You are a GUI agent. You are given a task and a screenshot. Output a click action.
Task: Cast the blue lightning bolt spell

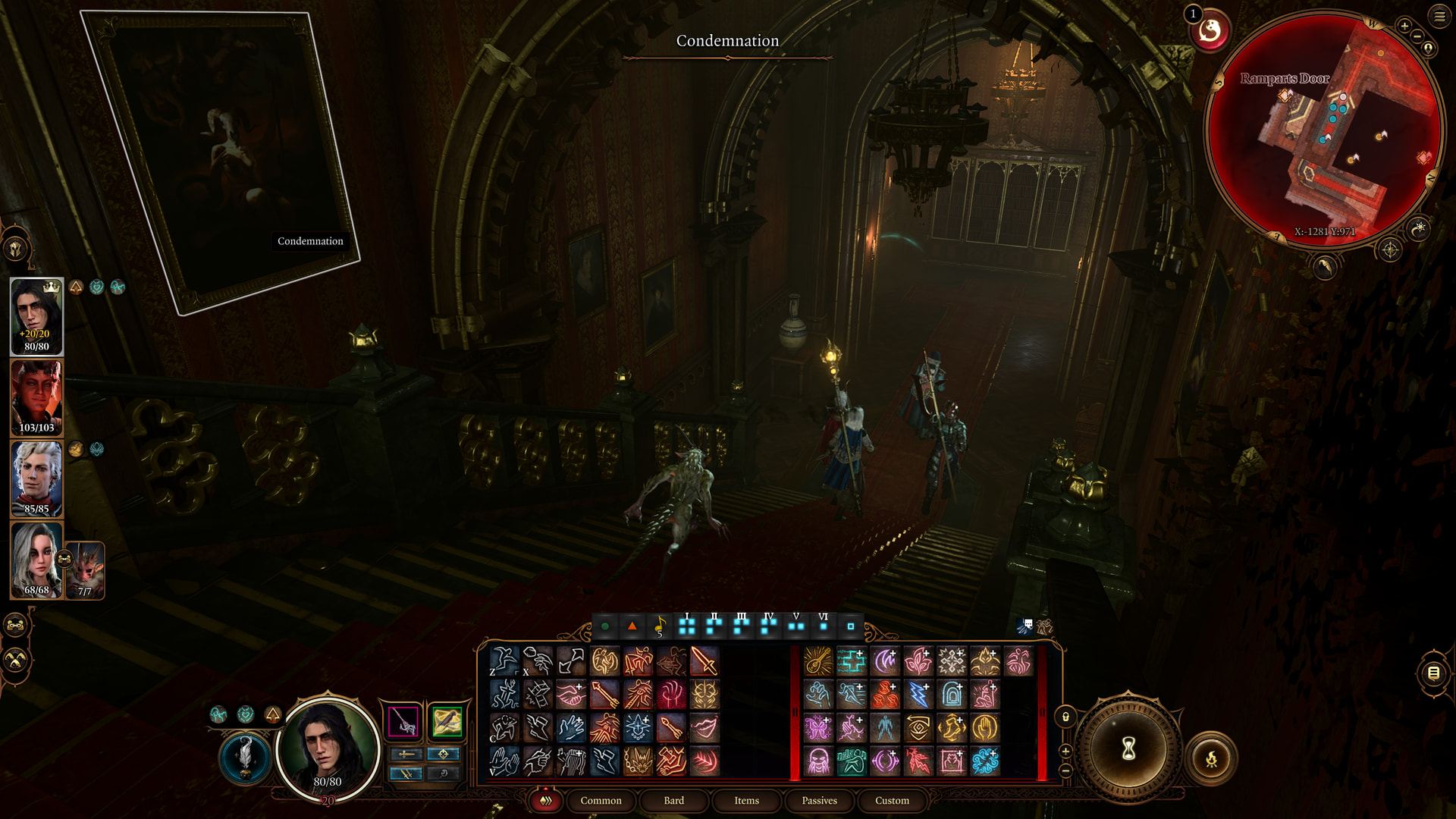(918, 695)
